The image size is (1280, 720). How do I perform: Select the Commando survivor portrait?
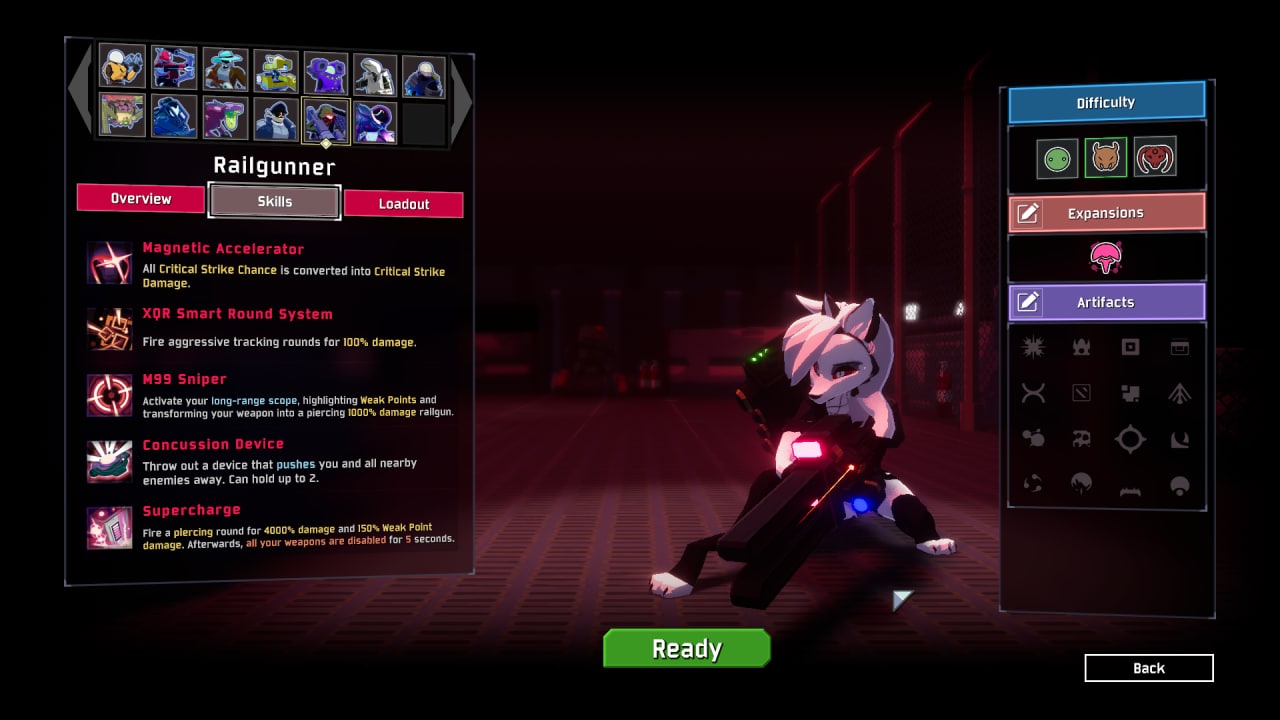coord(122,68)
